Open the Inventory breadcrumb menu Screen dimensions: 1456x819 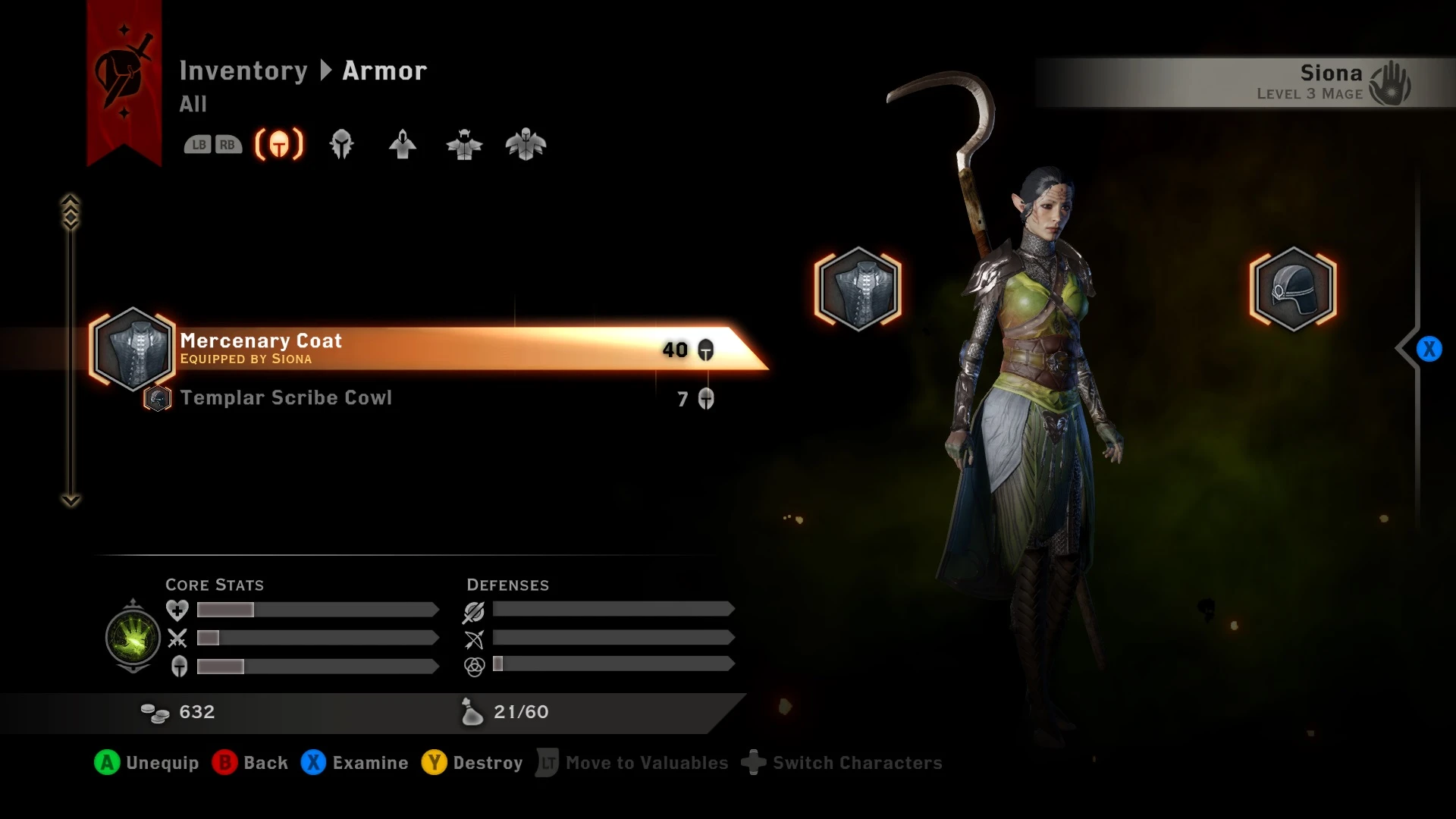pyautogui.click(x=244, y=70)
